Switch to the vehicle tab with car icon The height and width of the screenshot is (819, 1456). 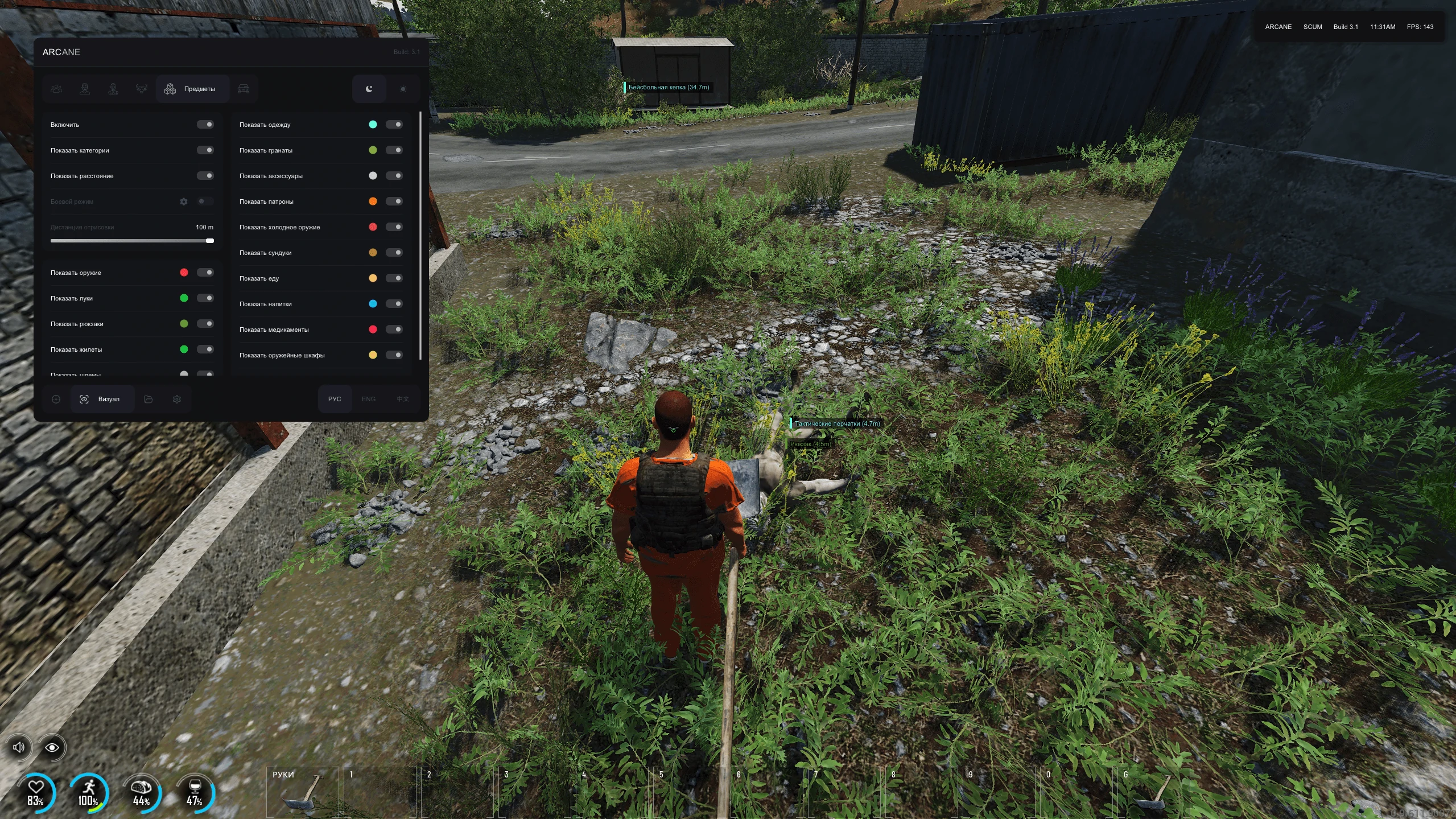[244, 89]
